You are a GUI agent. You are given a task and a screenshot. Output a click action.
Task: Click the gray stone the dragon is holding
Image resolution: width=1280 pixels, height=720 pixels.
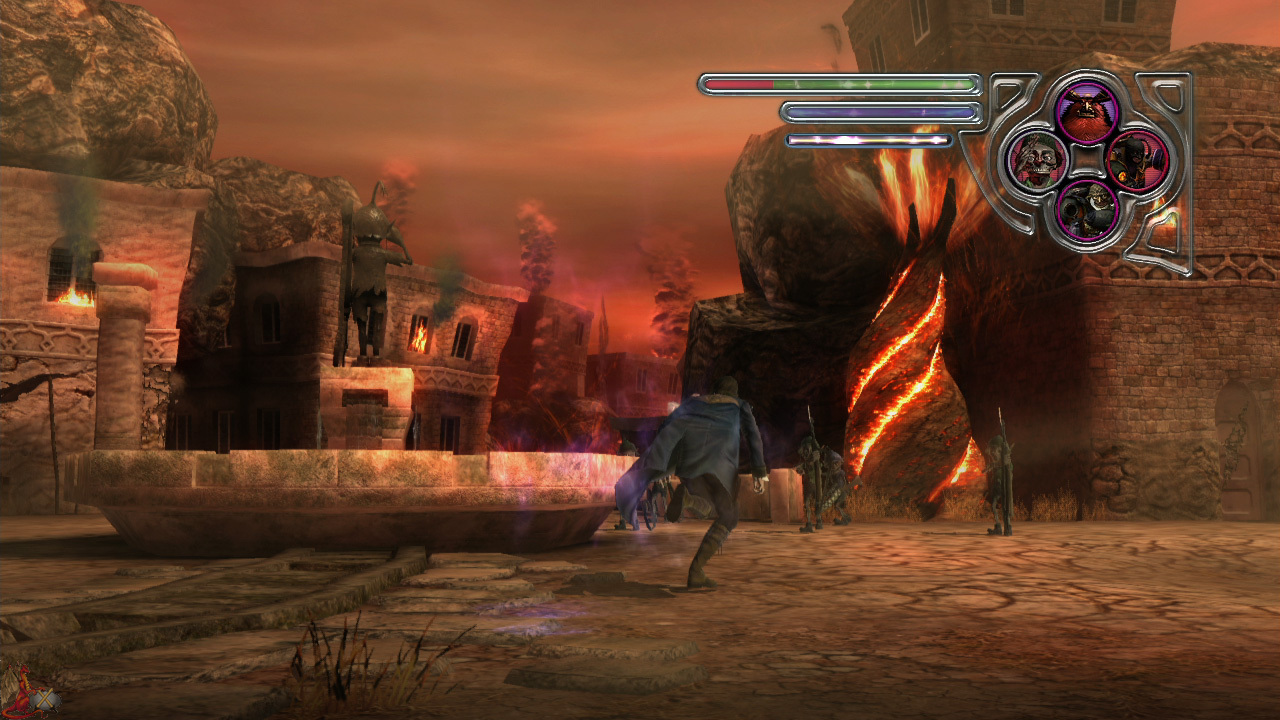tap(45, 699)
